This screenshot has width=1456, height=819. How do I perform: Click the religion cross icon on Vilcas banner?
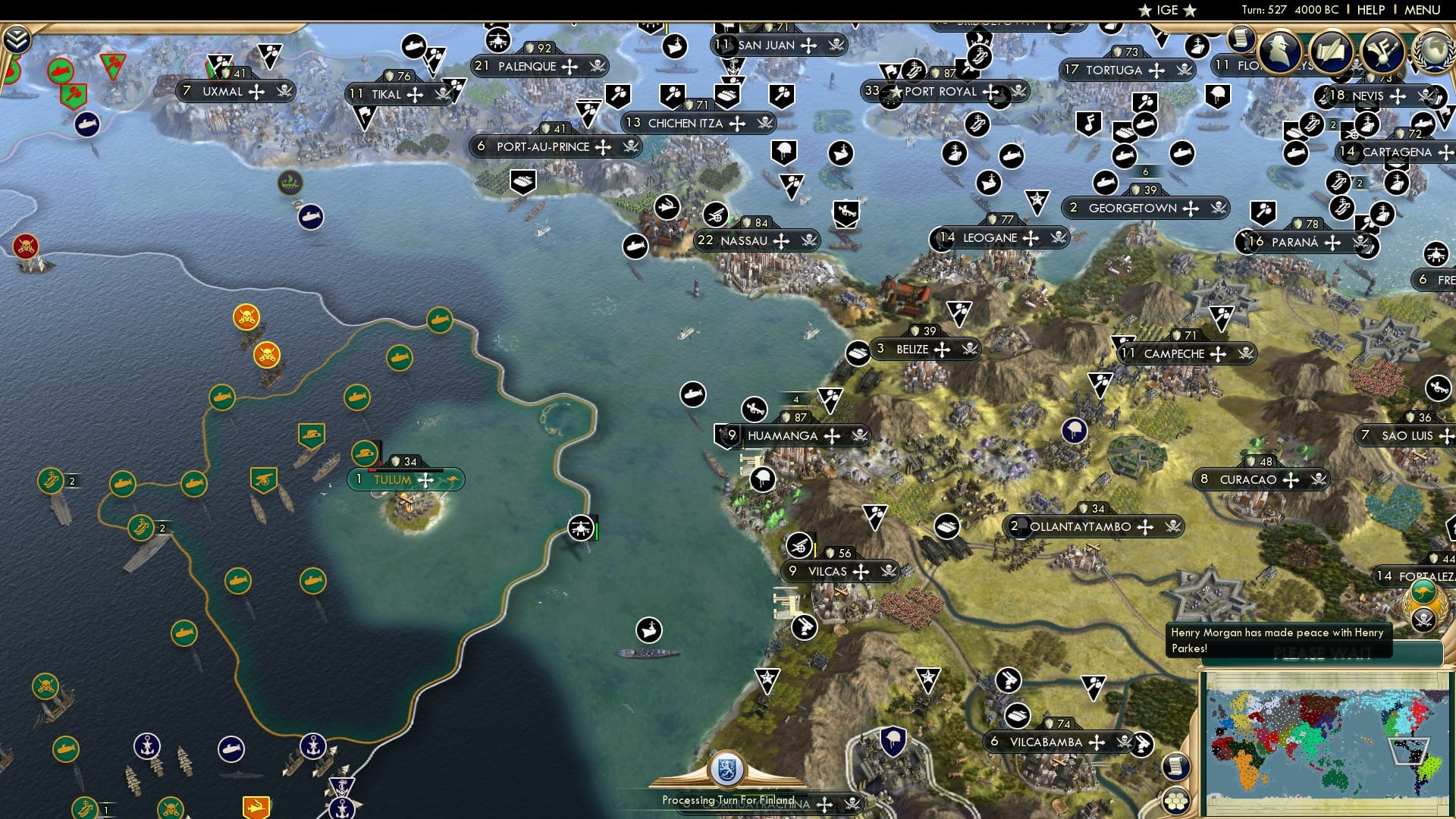point(861,573)
